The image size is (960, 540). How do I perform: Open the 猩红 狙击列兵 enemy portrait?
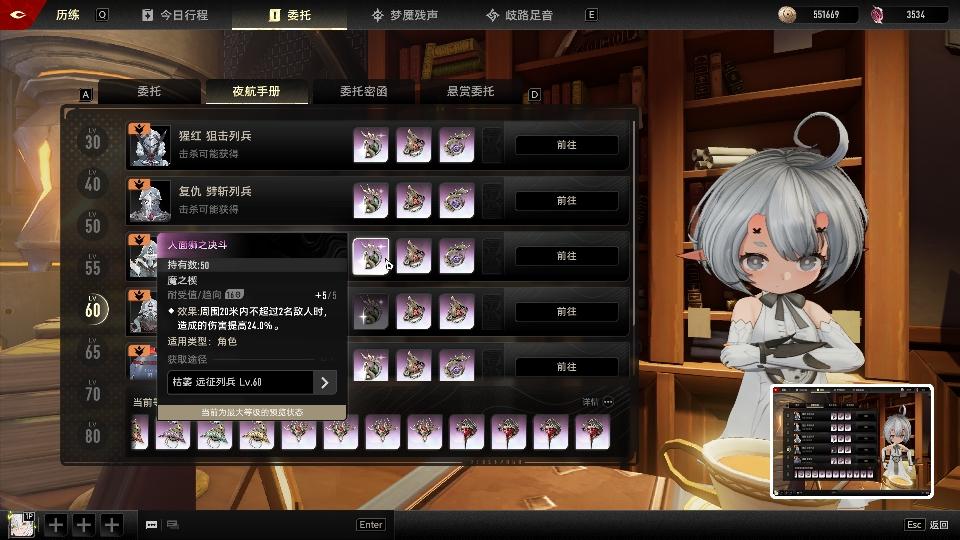[x=150, y=146]
